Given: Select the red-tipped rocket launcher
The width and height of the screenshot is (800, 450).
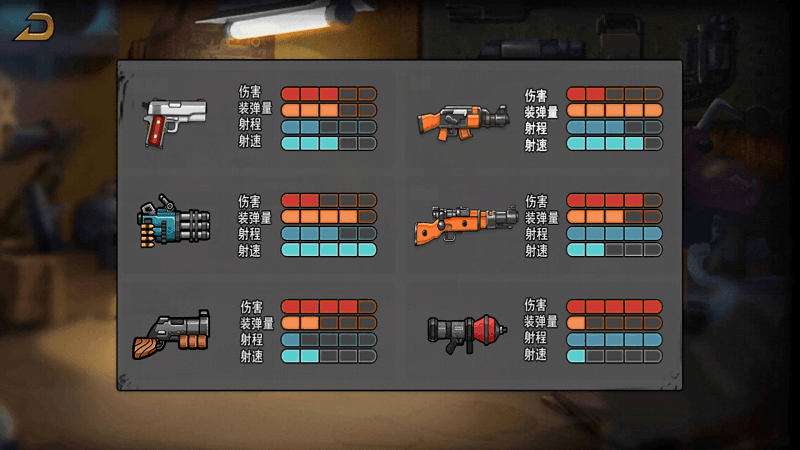Looking at the screenshot, I should pos(464,331).
